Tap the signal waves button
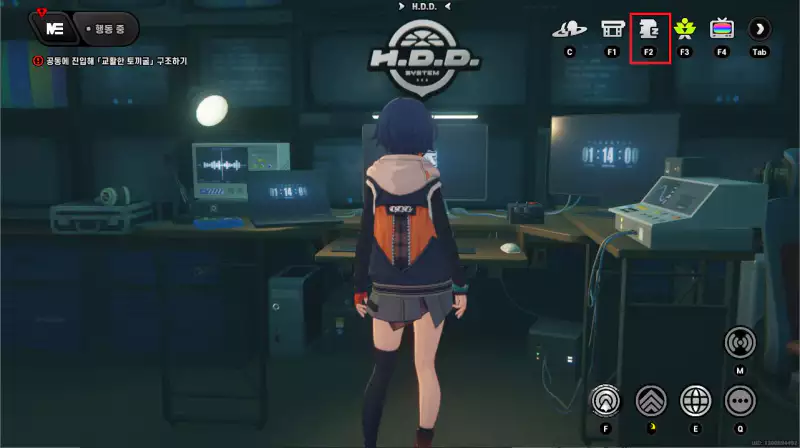 [x=740, y=342]
